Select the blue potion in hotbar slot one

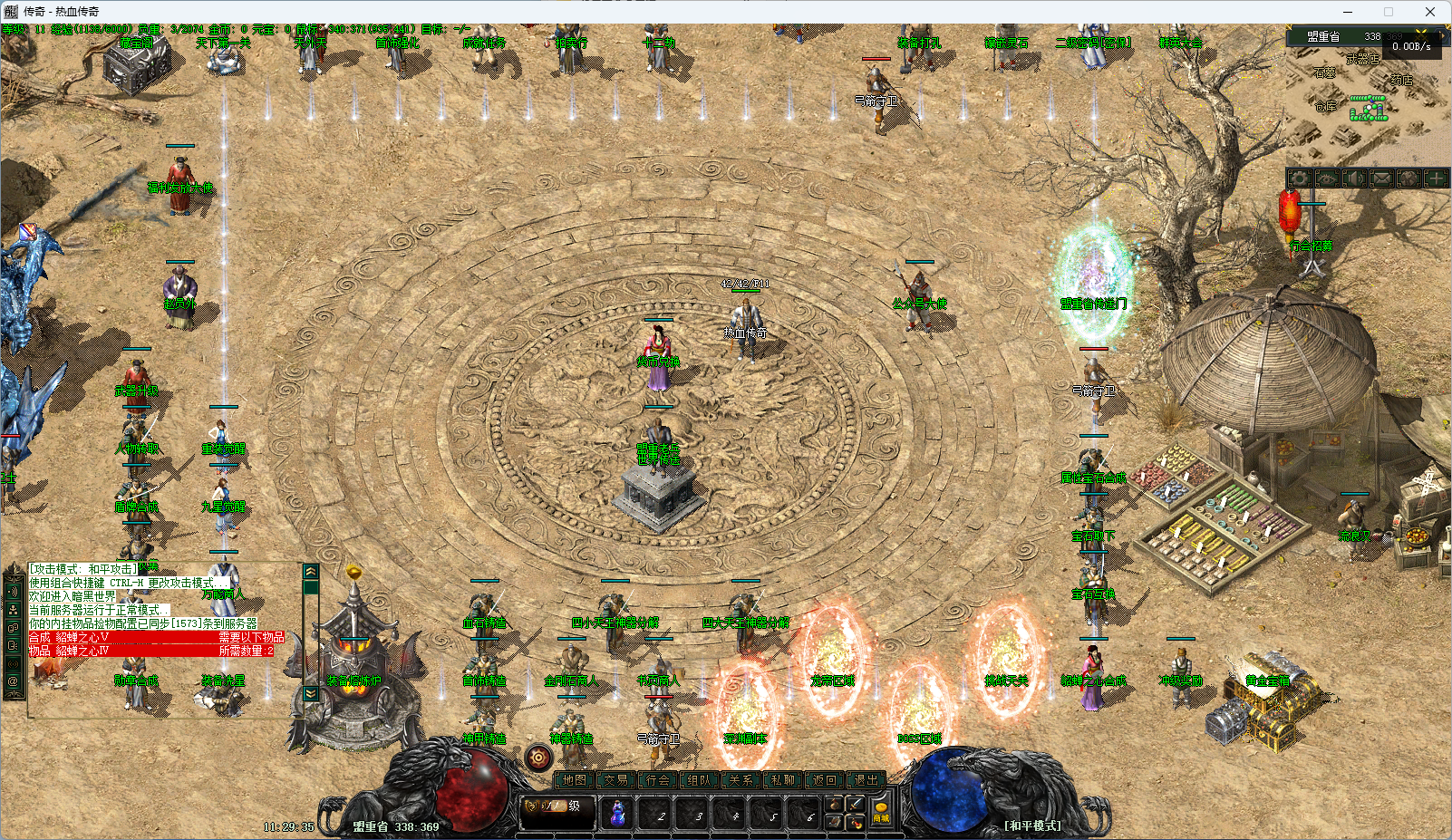pyautogui.click(x=617, y=813)
